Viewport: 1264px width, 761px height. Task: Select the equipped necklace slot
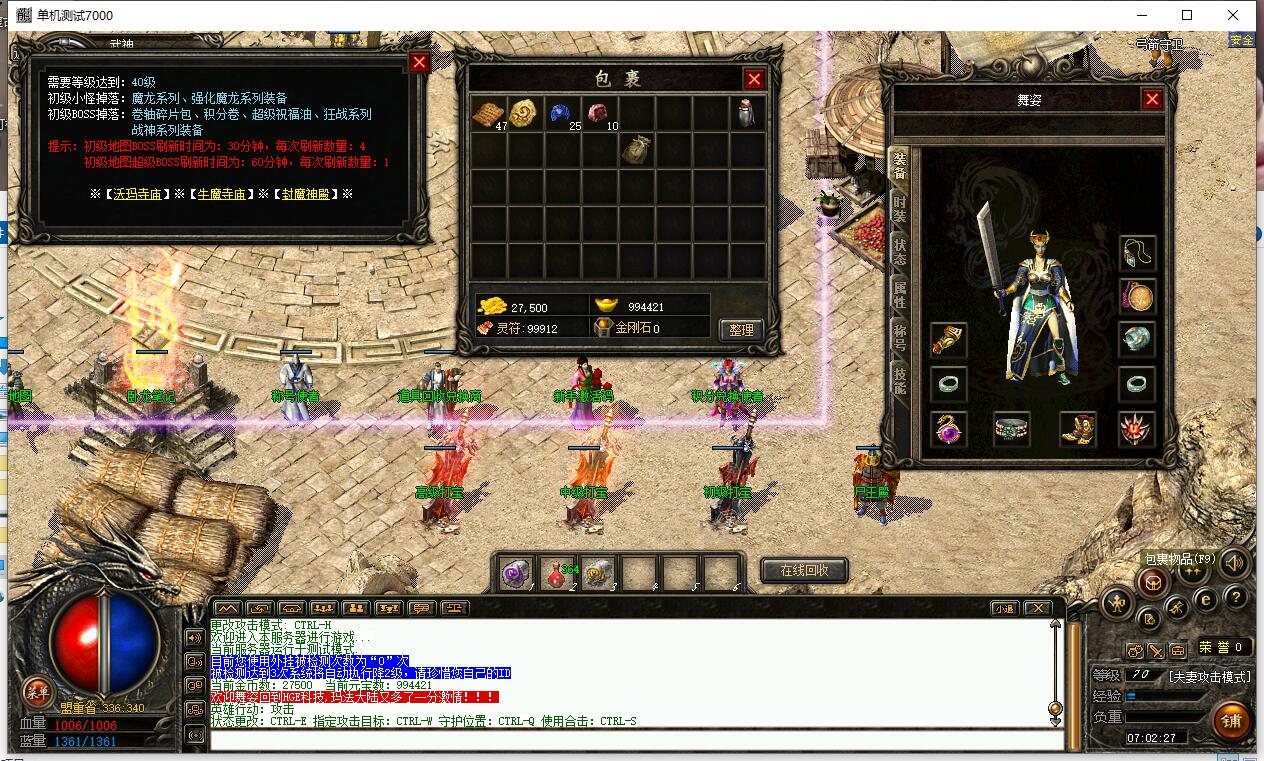pos(1137,252)
